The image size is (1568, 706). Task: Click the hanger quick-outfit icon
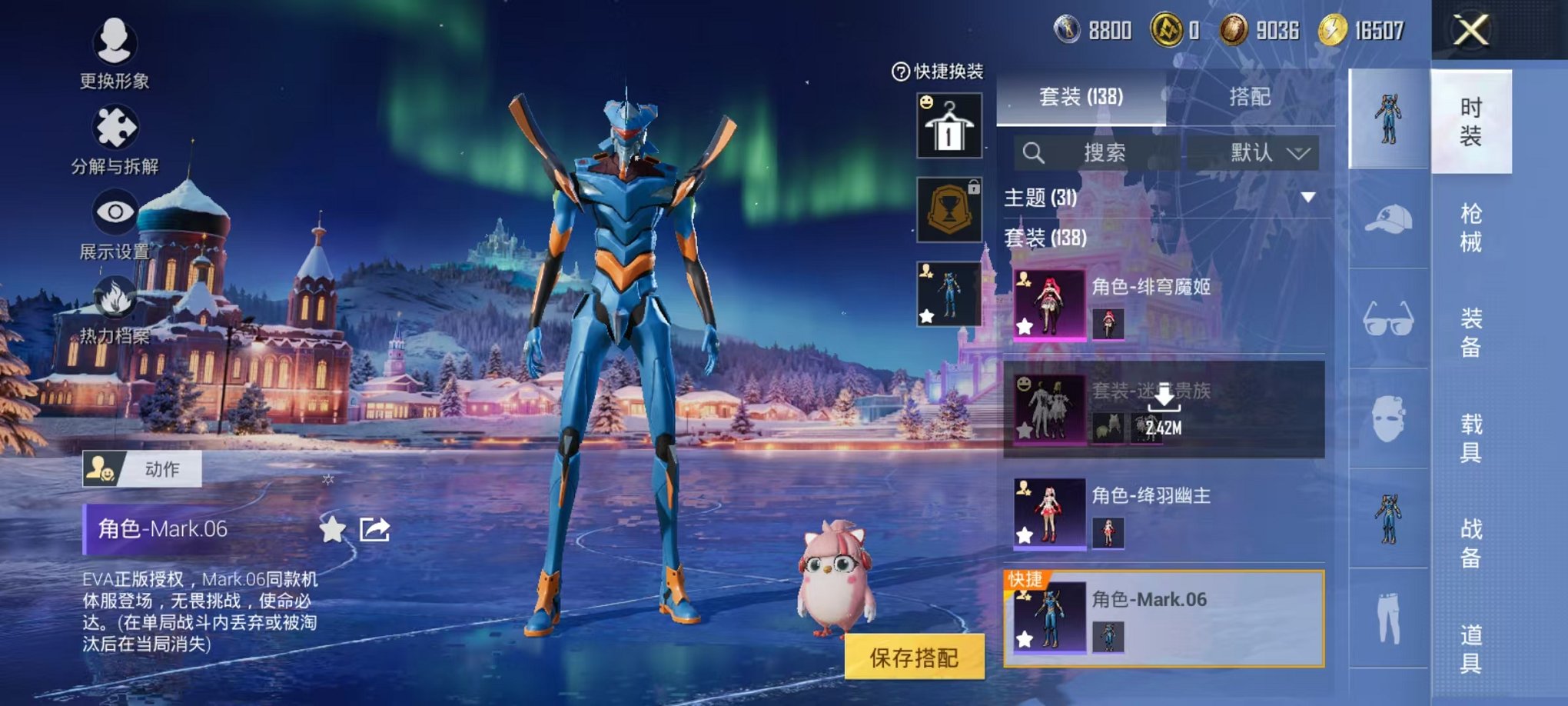[x=949, y=125]
